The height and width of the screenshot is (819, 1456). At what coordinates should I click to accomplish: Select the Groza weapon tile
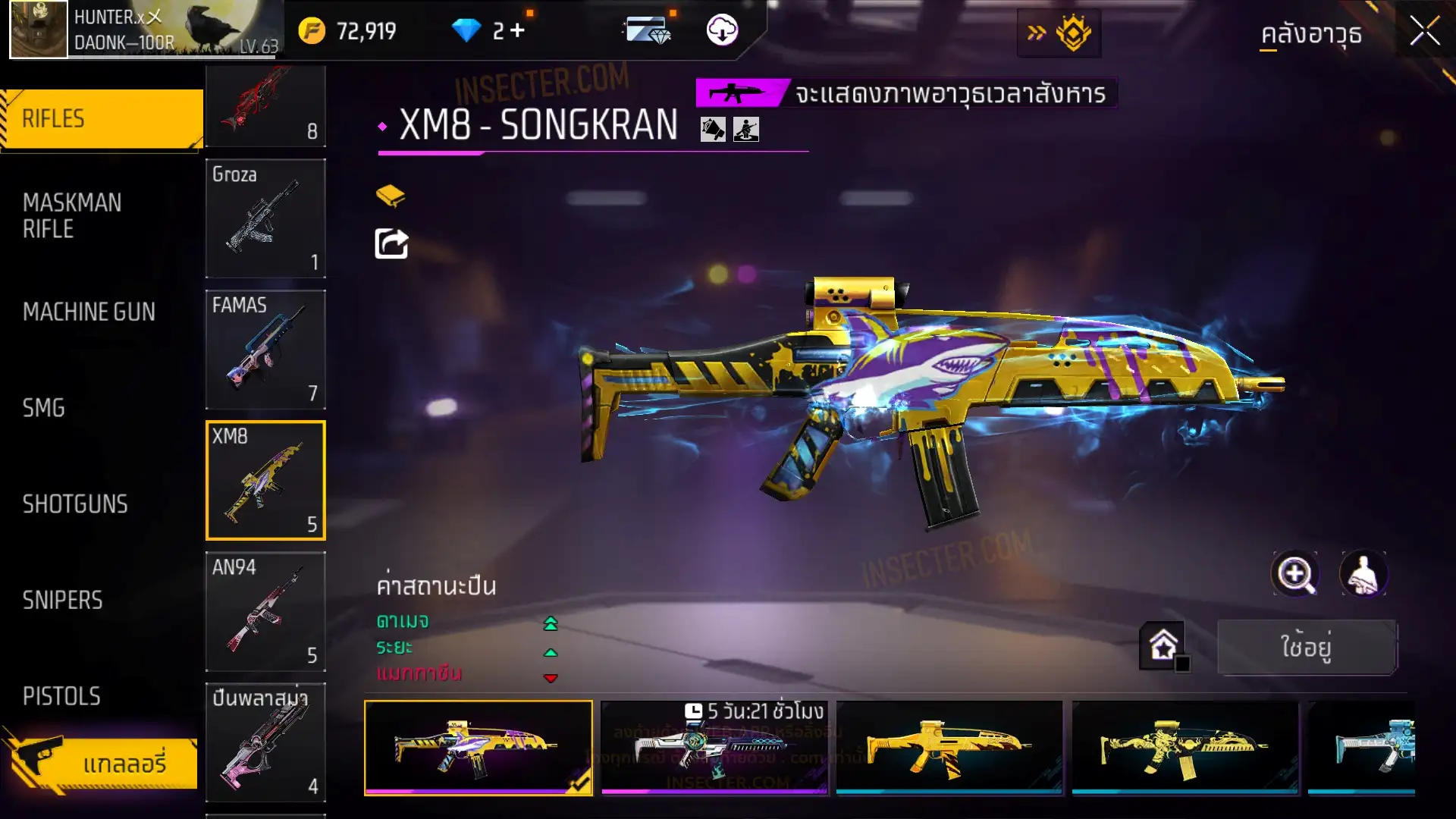265,218
